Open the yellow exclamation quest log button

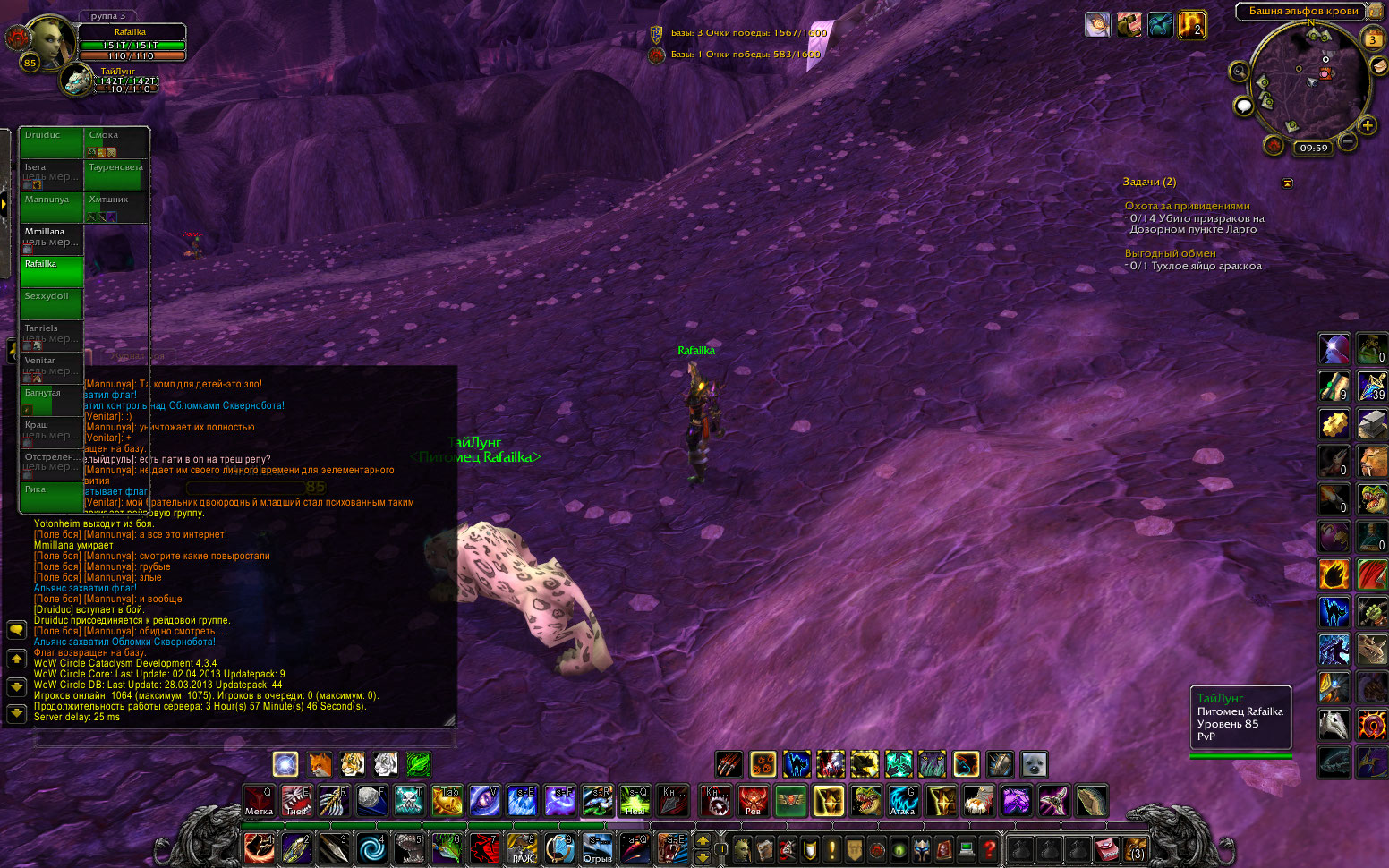tap(832, 847)
